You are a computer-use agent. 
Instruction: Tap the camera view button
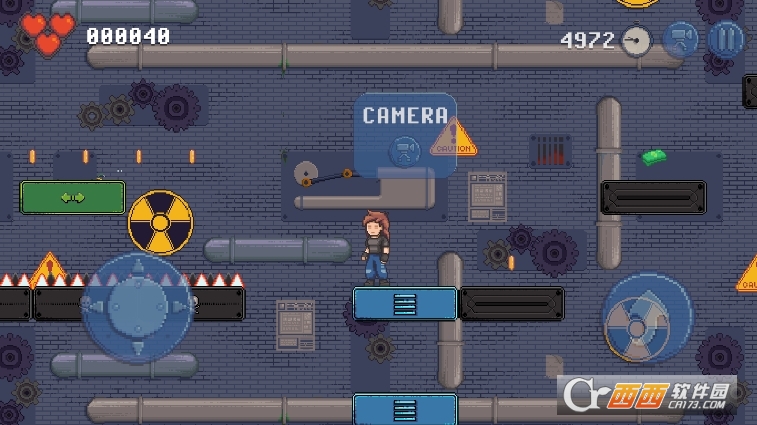681,39
